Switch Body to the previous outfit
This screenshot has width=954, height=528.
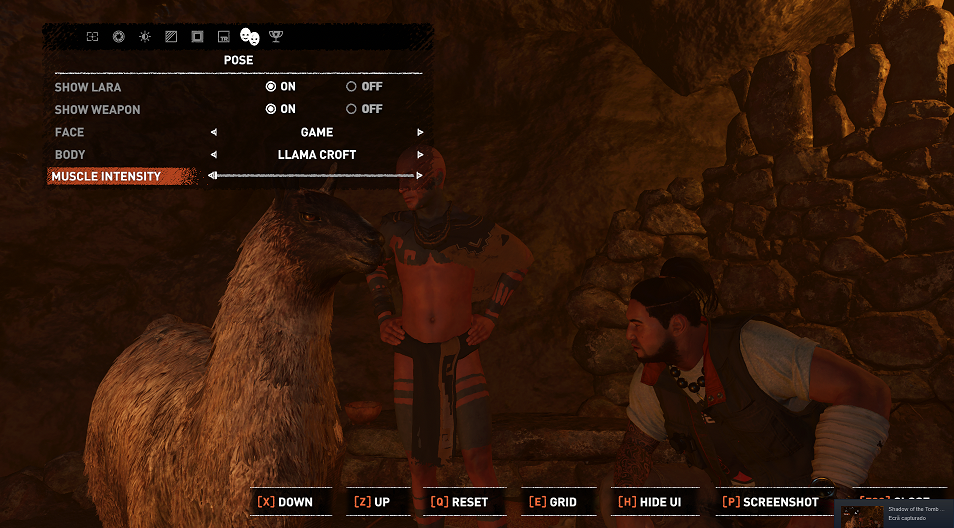point(213,155)
